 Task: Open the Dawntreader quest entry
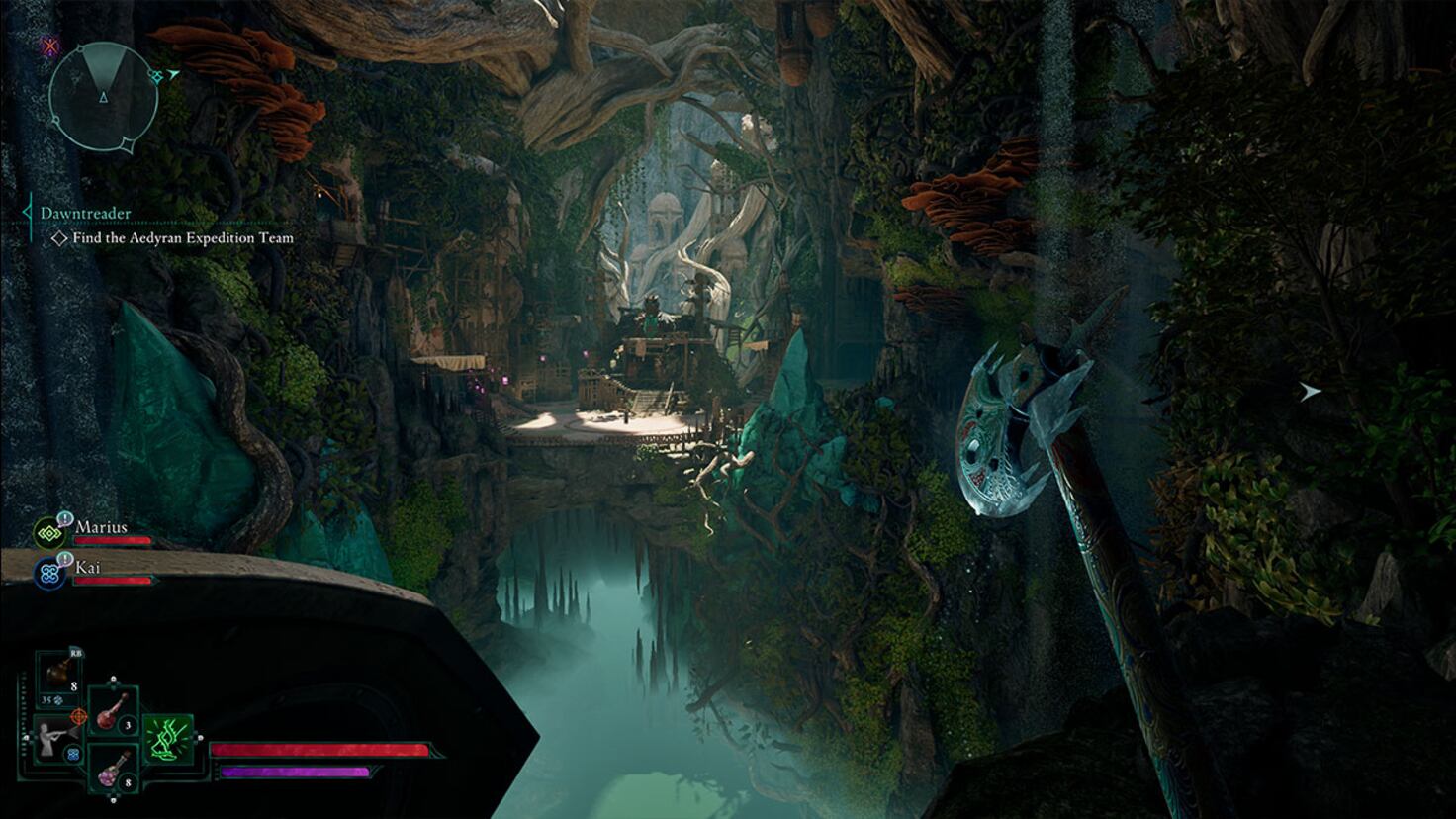[84, 212]
